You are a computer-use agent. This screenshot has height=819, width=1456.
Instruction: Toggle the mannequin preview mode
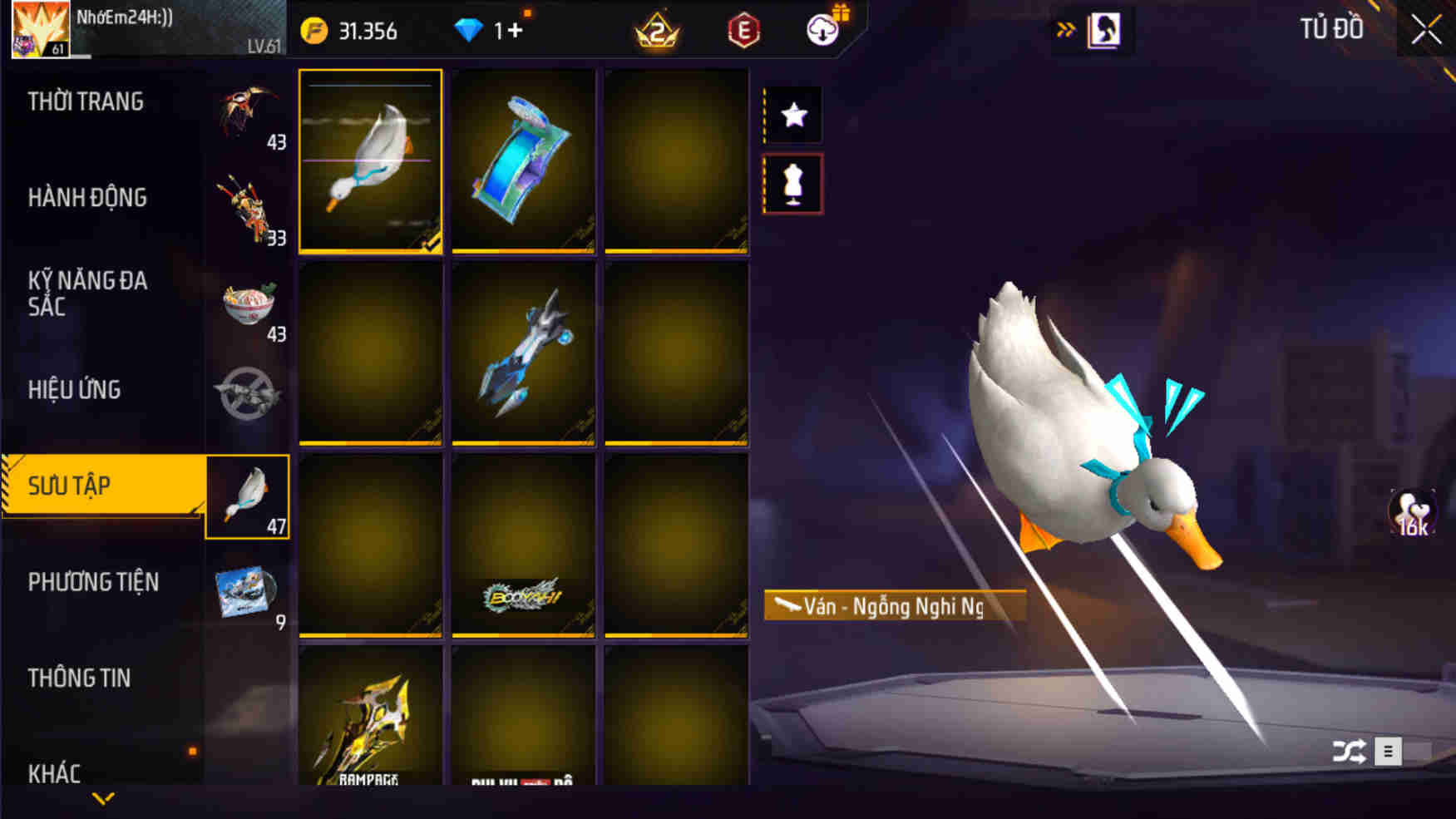pos(795,183)
